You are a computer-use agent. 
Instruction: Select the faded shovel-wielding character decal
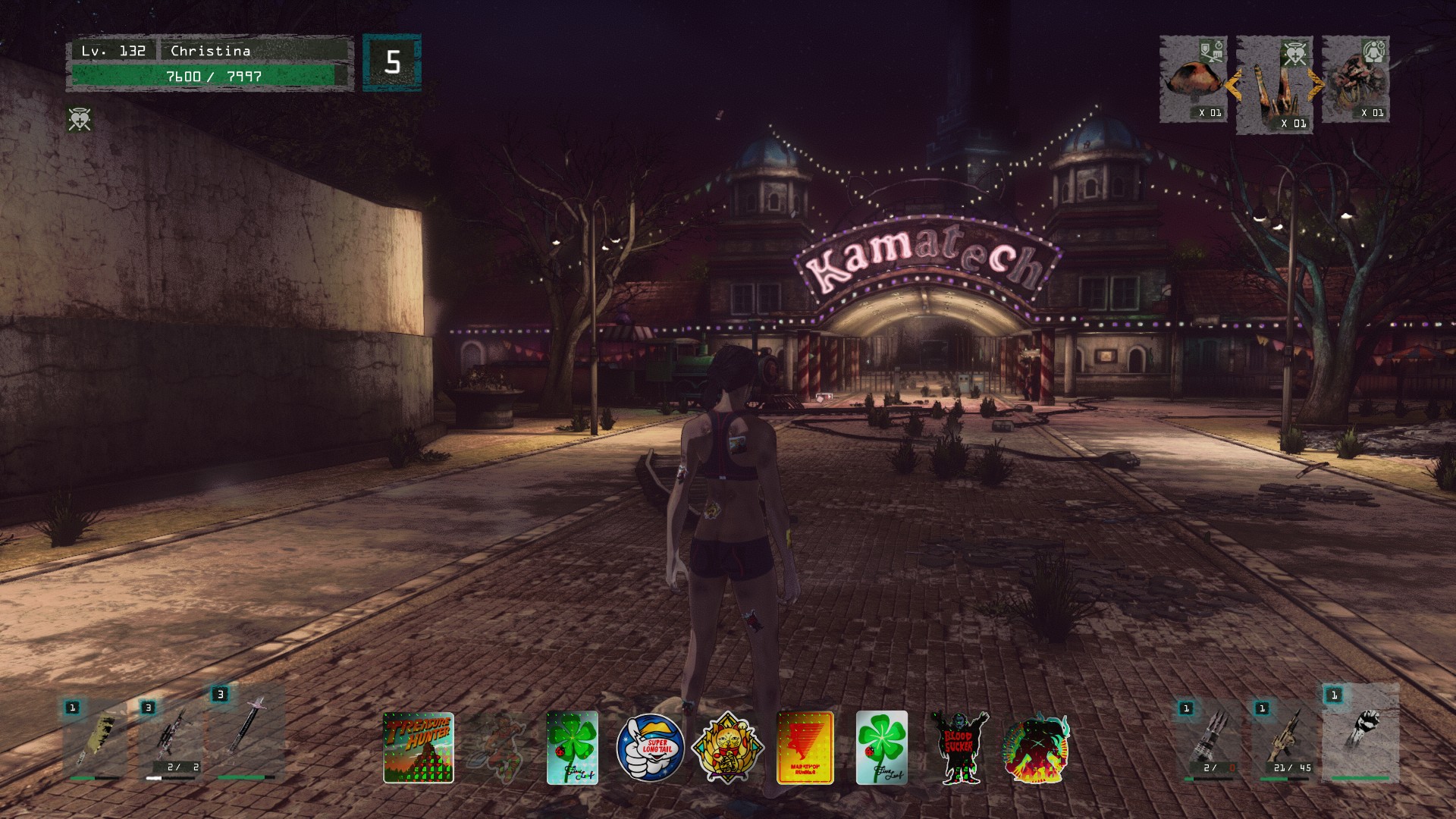pos(497,748)
